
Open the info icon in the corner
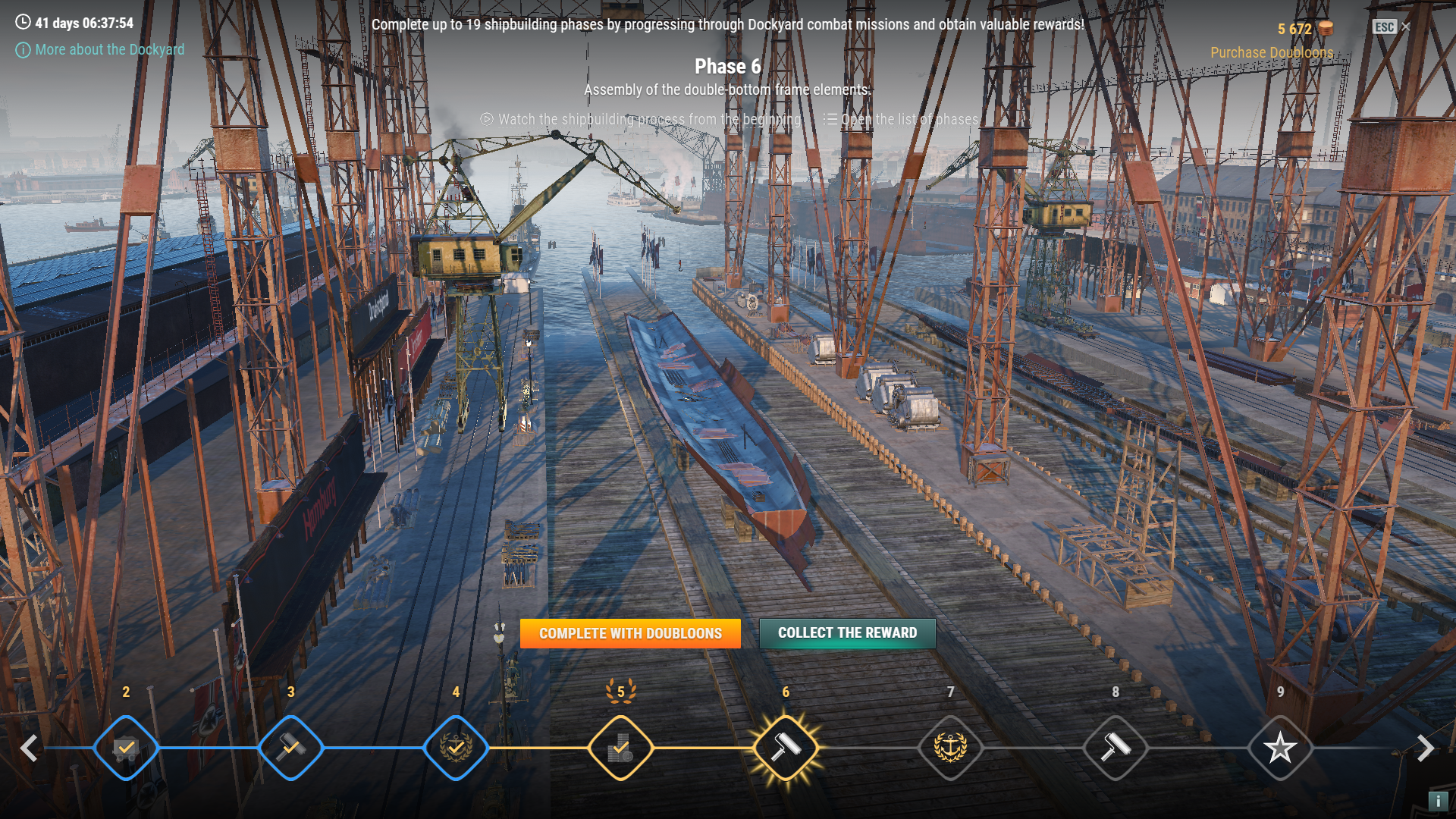click(x=1438, y=801)
